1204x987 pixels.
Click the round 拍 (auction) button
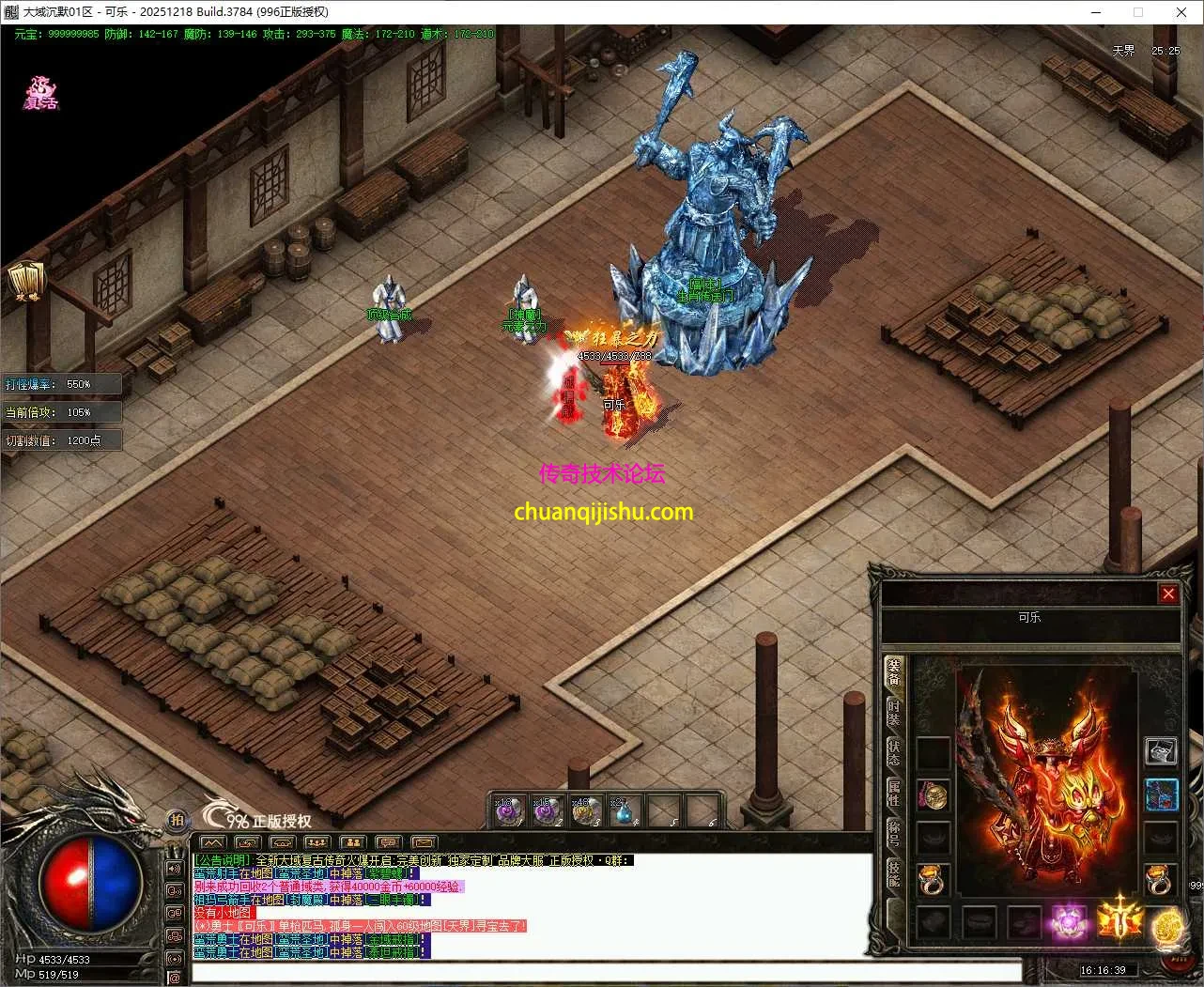pyautogui.click(x=177, y=820)
